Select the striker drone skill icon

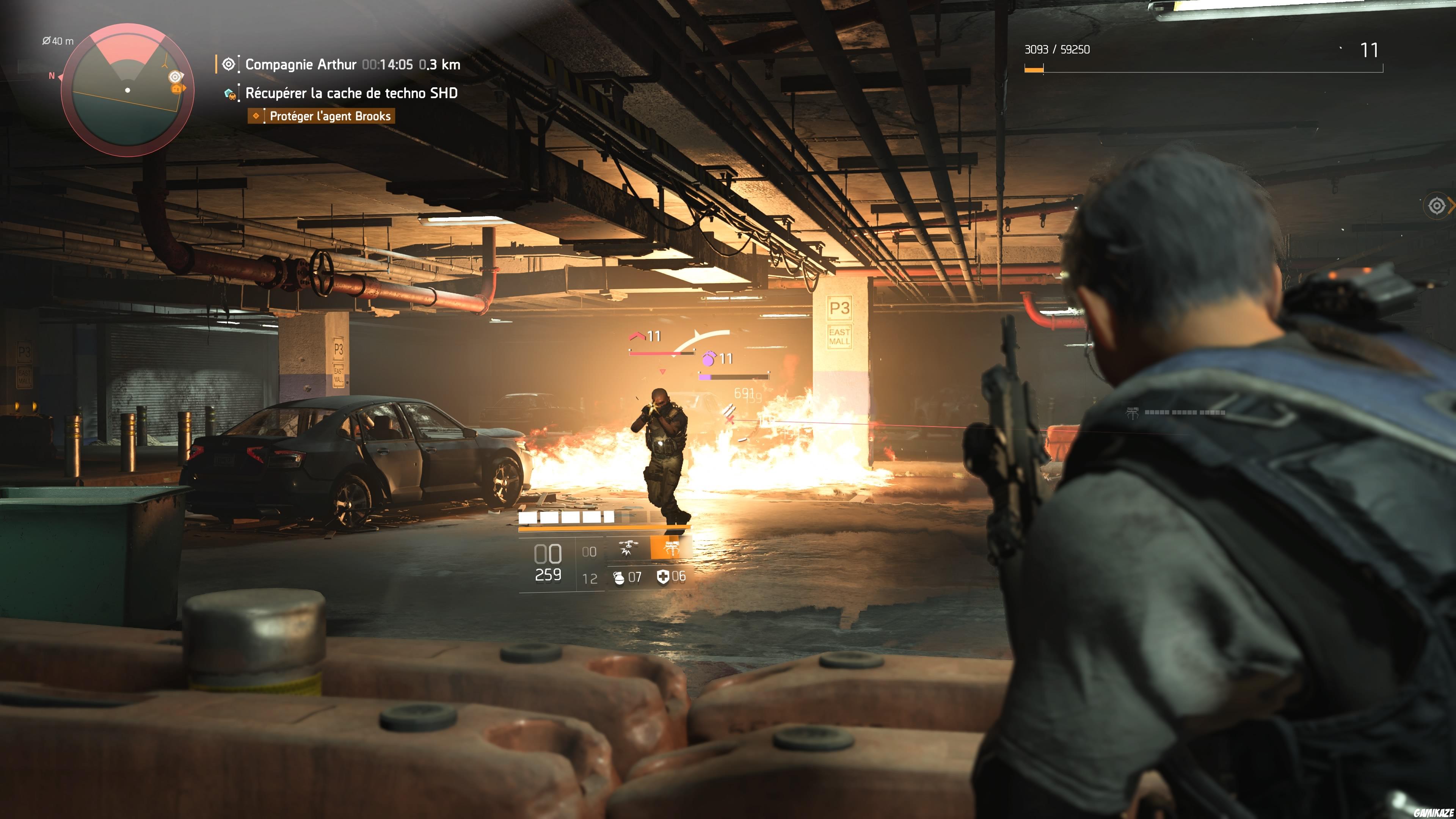pyautogui.click(x=629, y=548)
